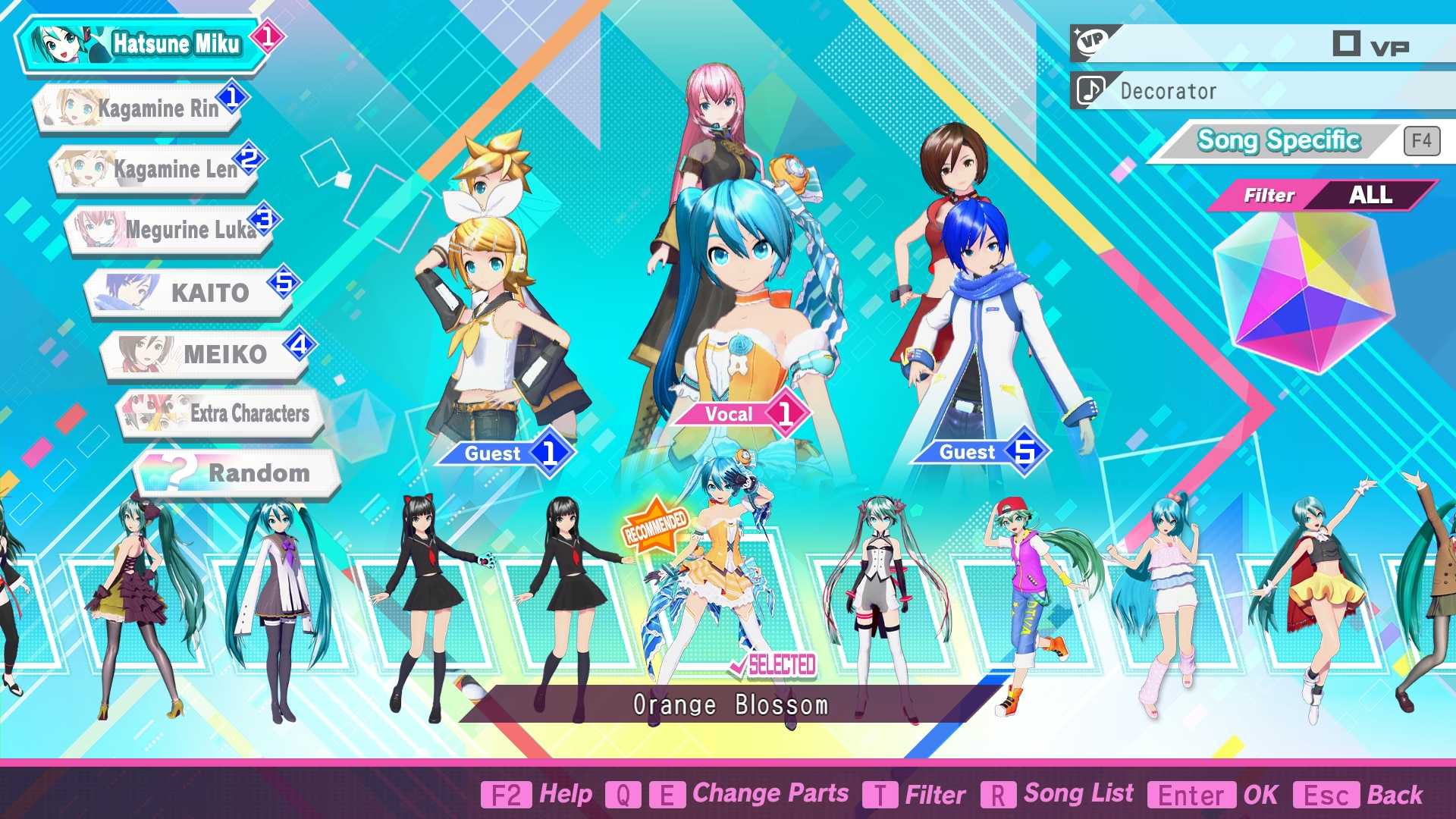The height and width of the screenshot is (819, 1456).
Task: Open the Guest 1 slot assignment
Action: (507, 453)
